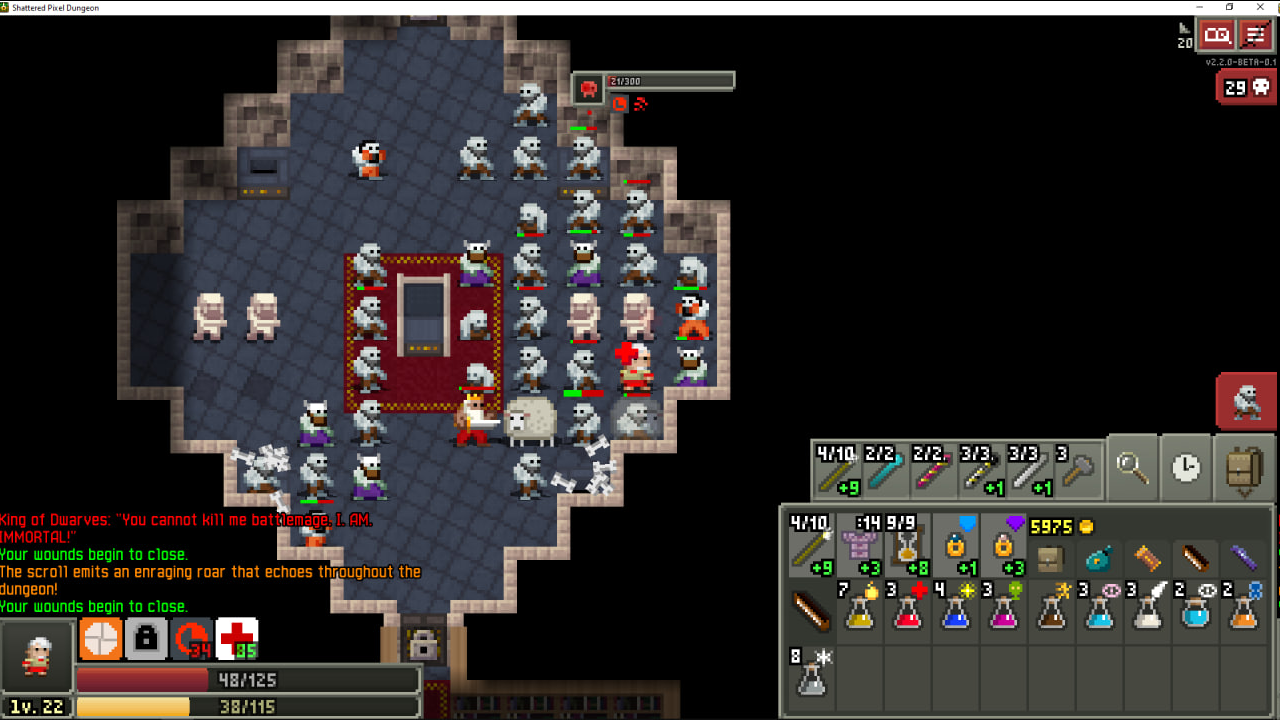Screen dimensions: 1280x720
Task: Open the teal velvet pouch bag
Action: [1099, 556]
